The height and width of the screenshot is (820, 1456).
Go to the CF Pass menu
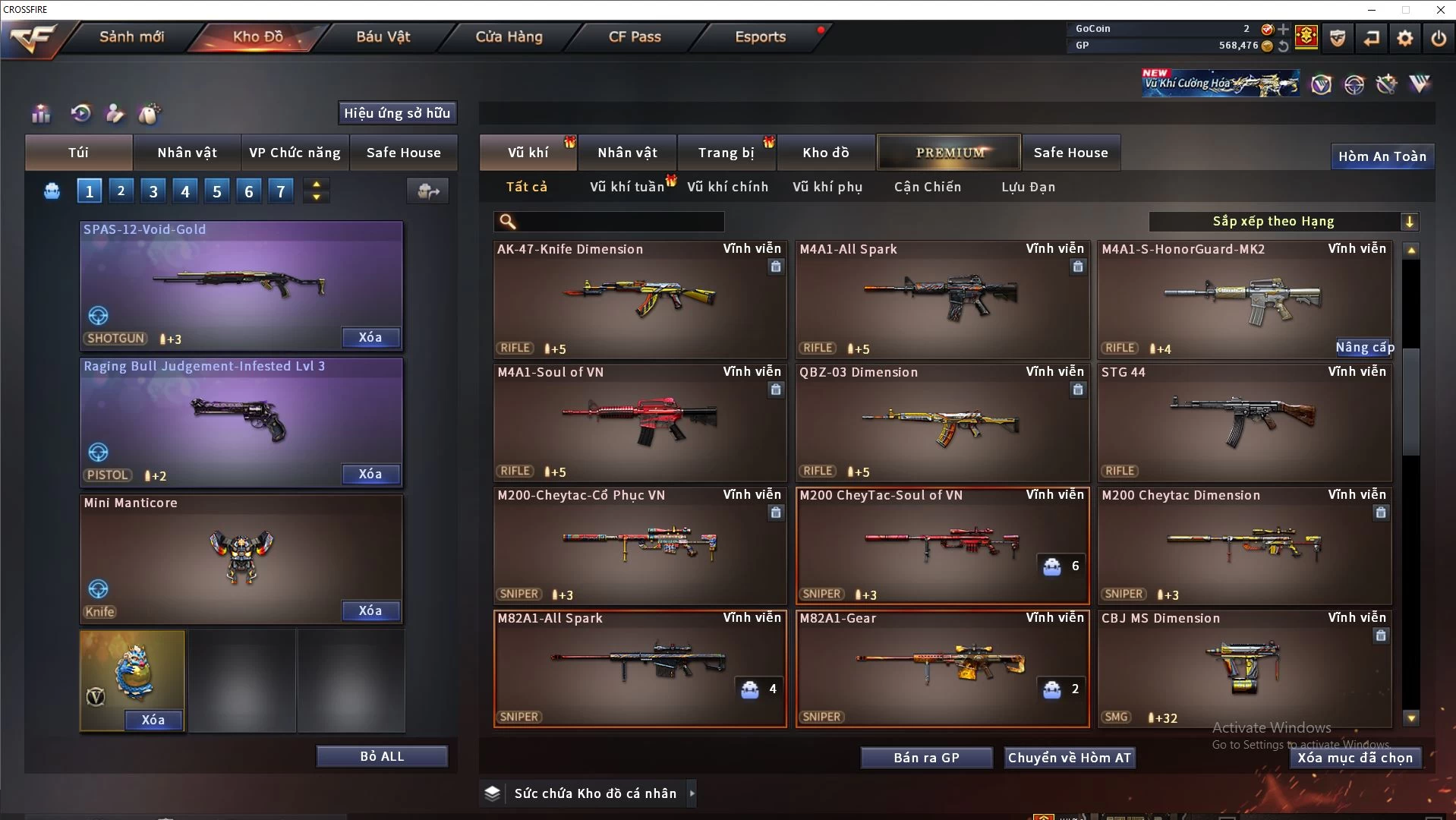tap(635, 36)
